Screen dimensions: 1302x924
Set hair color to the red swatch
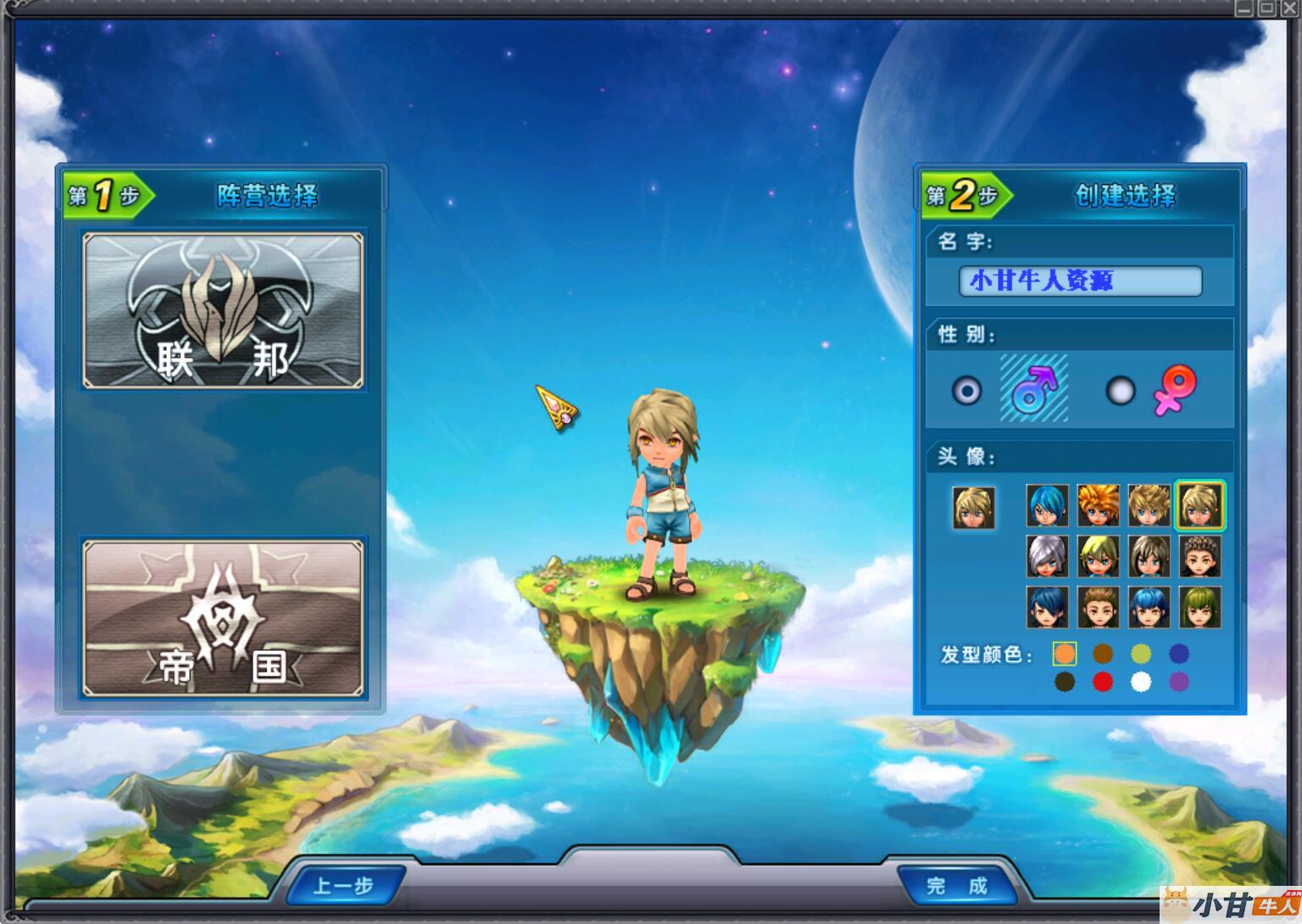point(1103,682)
